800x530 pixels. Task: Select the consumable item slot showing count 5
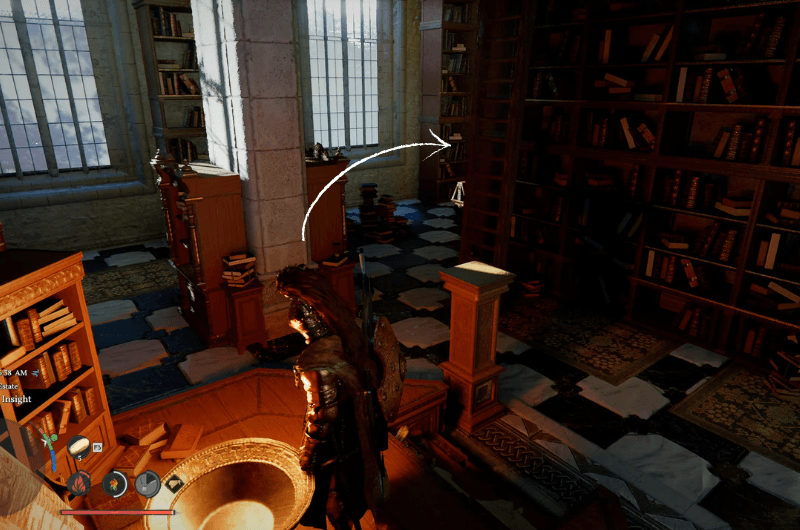pyautogui.click(x=81, y=449)
